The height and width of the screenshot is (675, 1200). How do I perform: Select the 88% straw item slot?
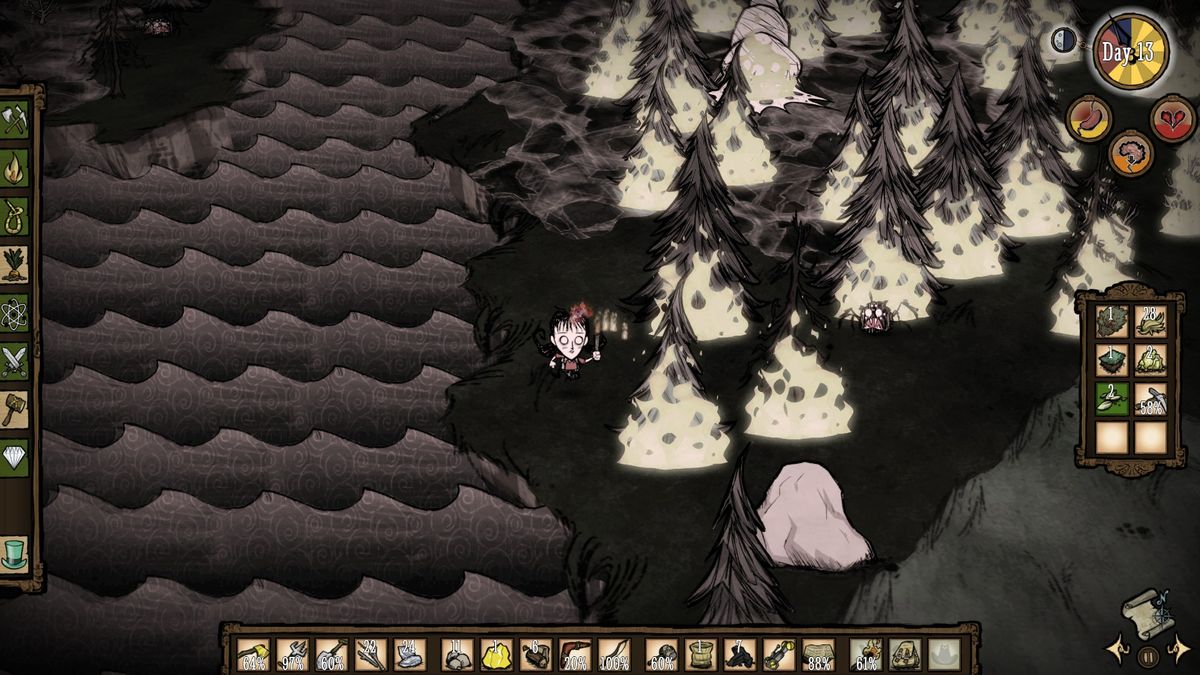818,653
